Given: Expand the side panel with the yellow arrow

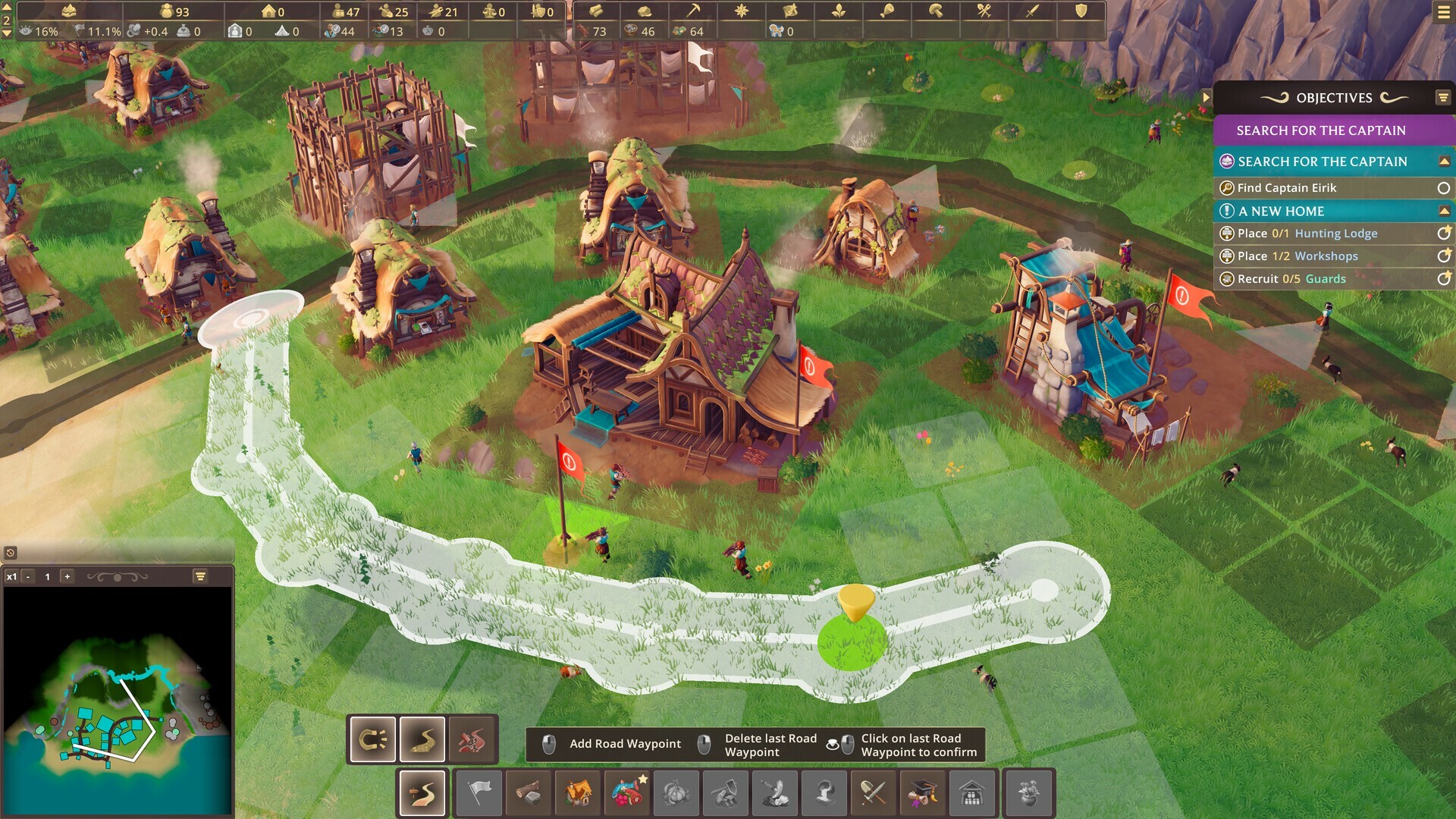Looking at the screenshot, I should click(x=1206, y=97).
